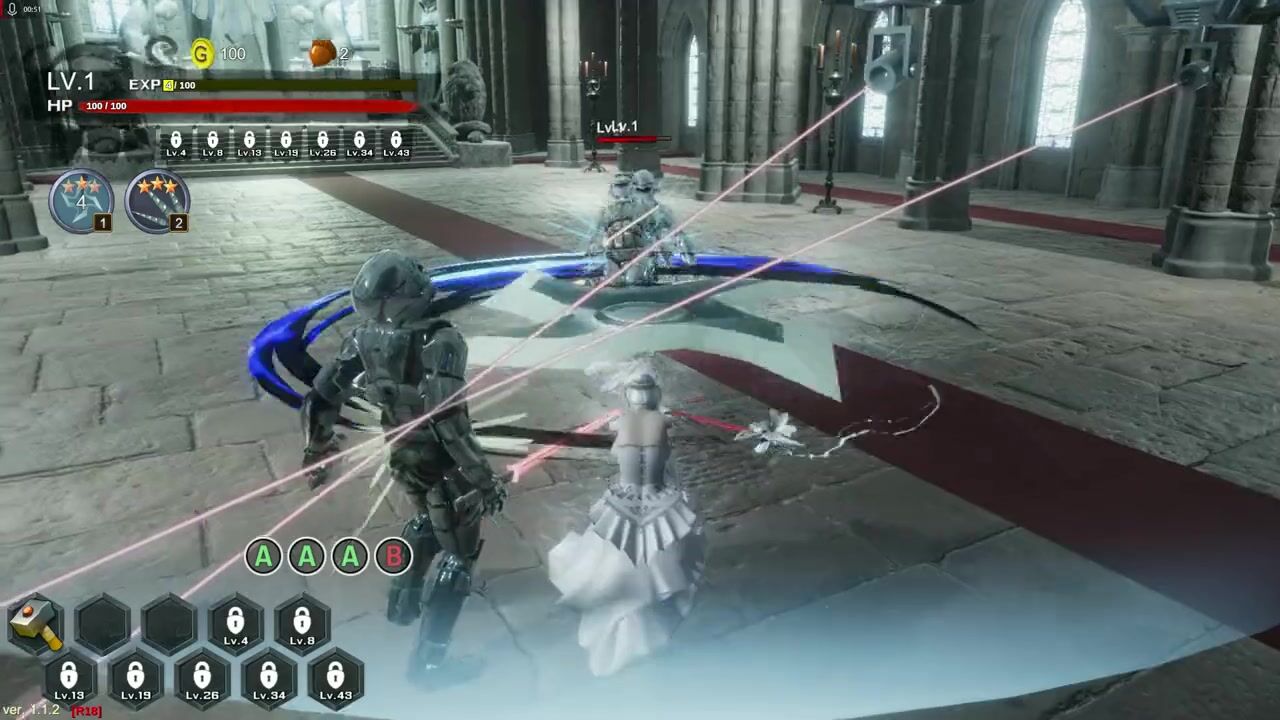Activate the triple spike skill numbered 2

pyautogui.click(x=157, y=200)
